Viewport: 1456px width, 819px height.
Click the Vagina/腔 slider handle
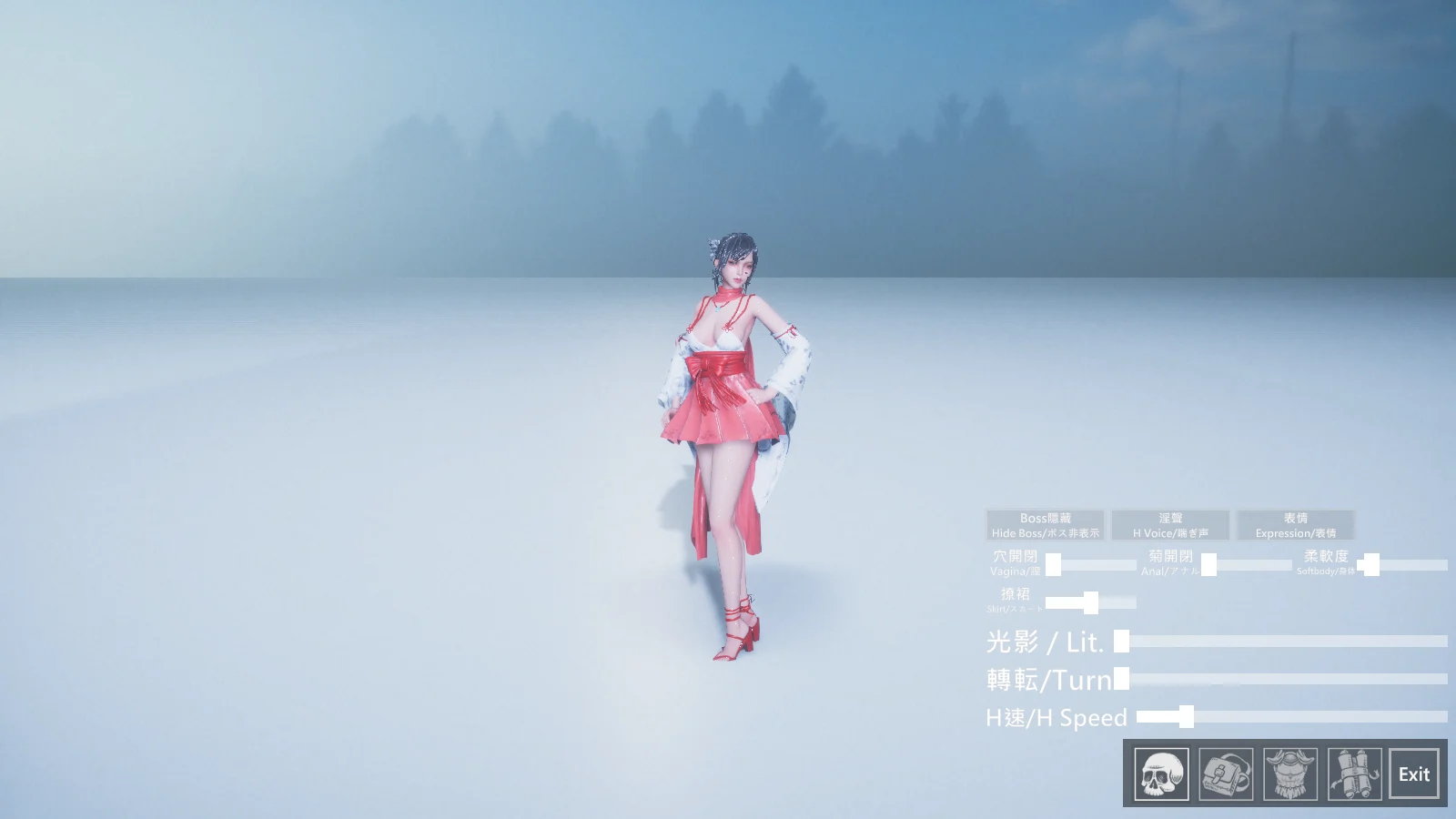(x=1054, y=563)
